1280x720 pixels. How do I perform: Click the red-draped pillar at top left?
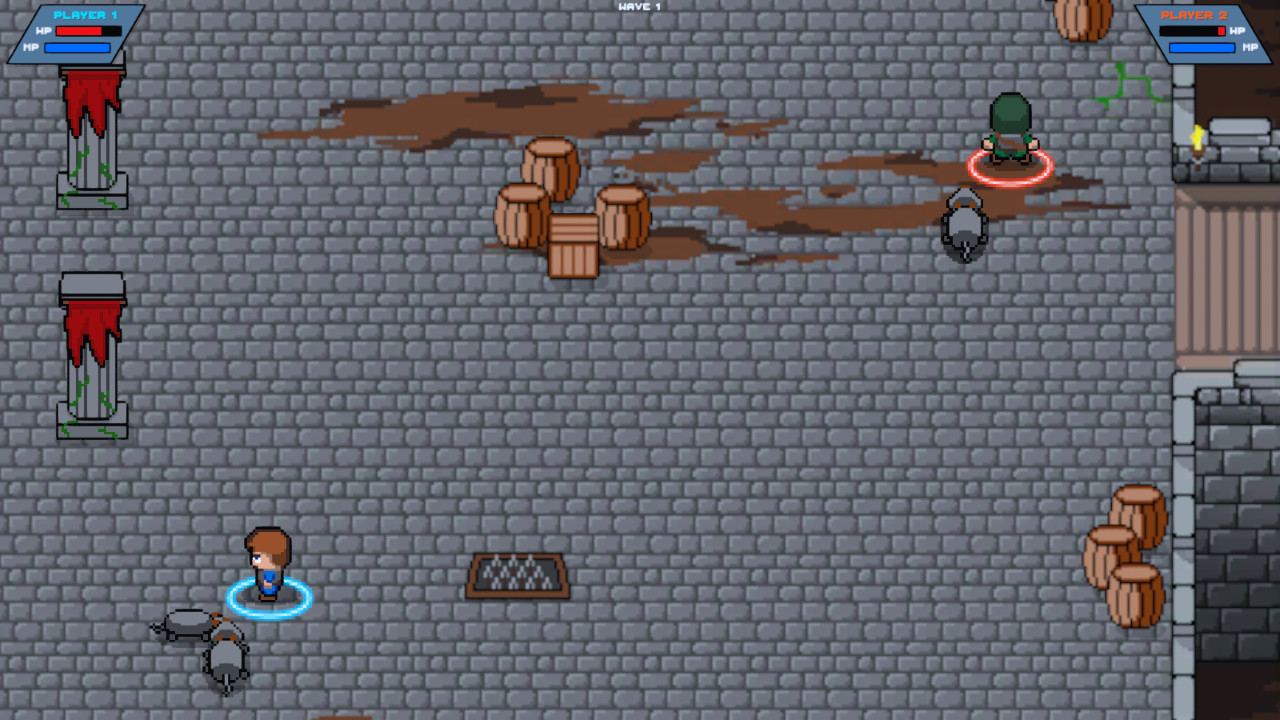(x=90, y=130)
